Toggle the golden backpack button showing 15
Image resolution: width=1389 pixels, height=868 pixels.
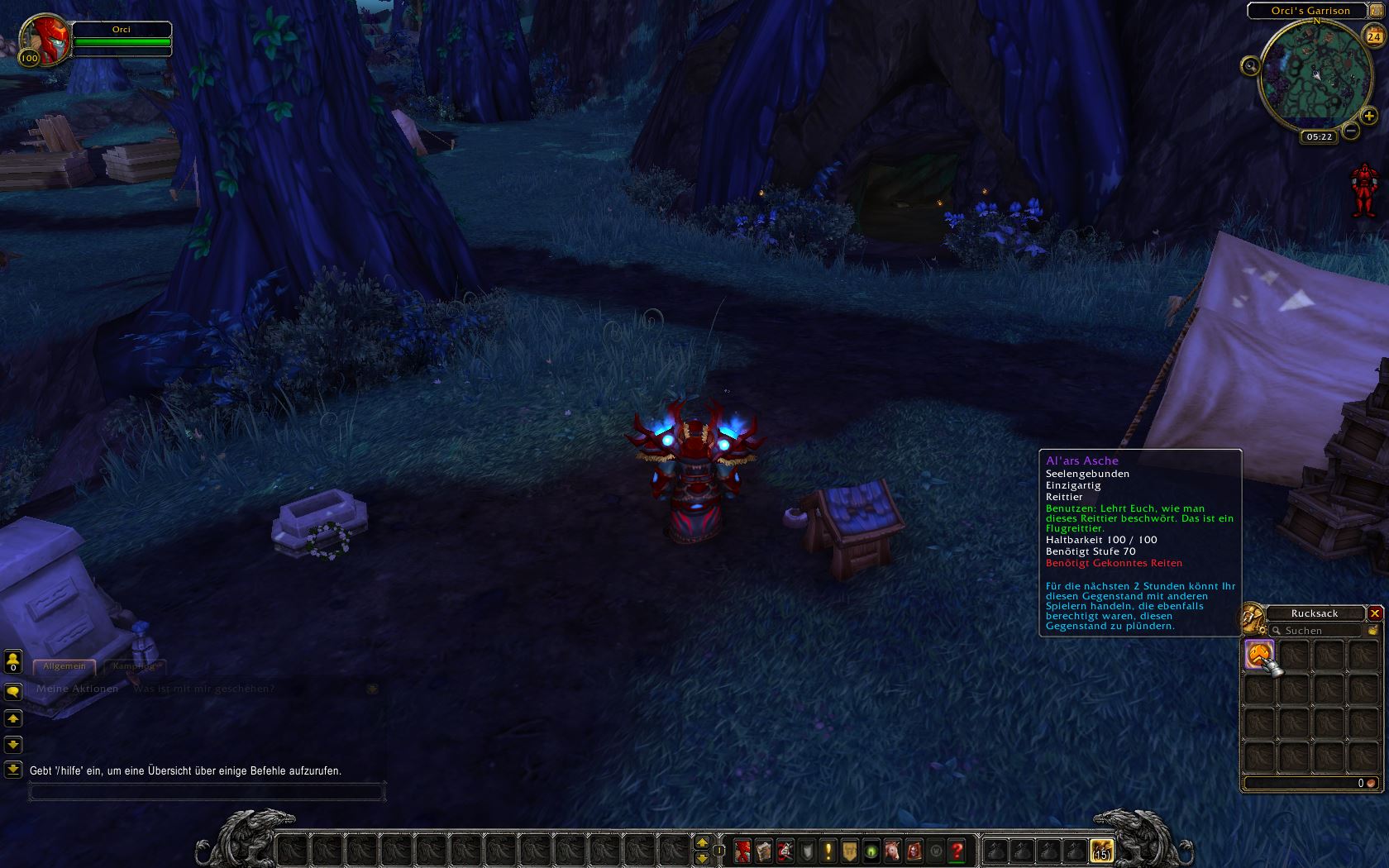tap(1101, 850)
